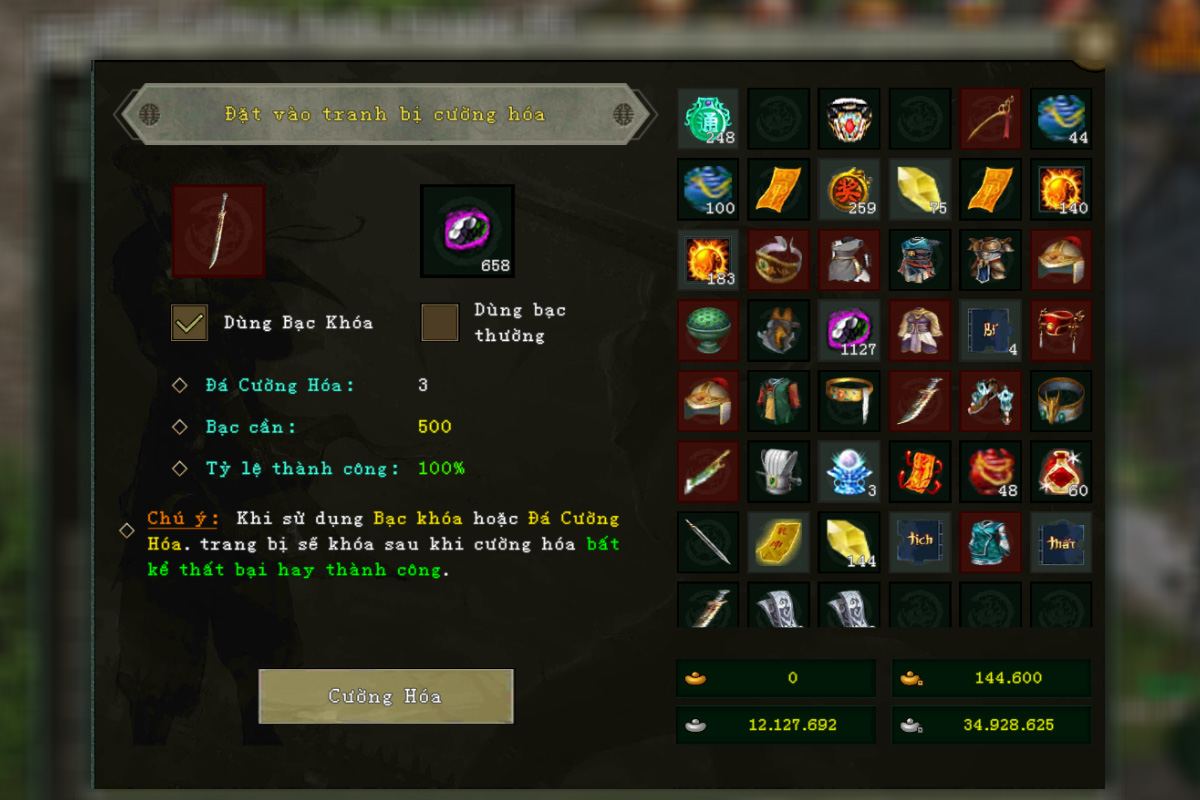This screenshot has height=800, width=1200.
Task: Choose the blue swirl orb stack of 100
Action: point(708,189)
